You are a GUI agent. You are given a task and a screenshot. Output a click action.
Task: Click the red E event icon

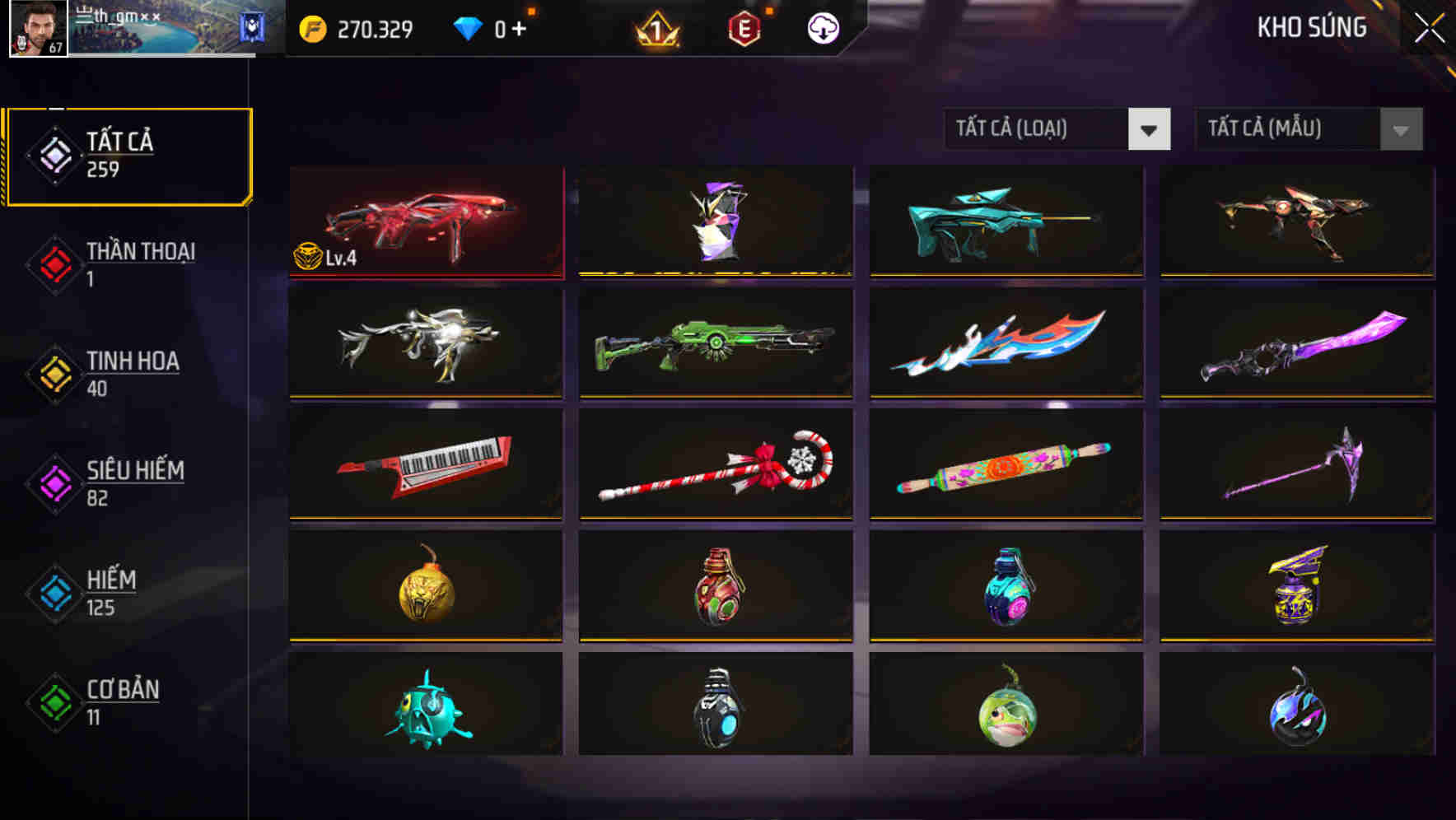point(745,27)
